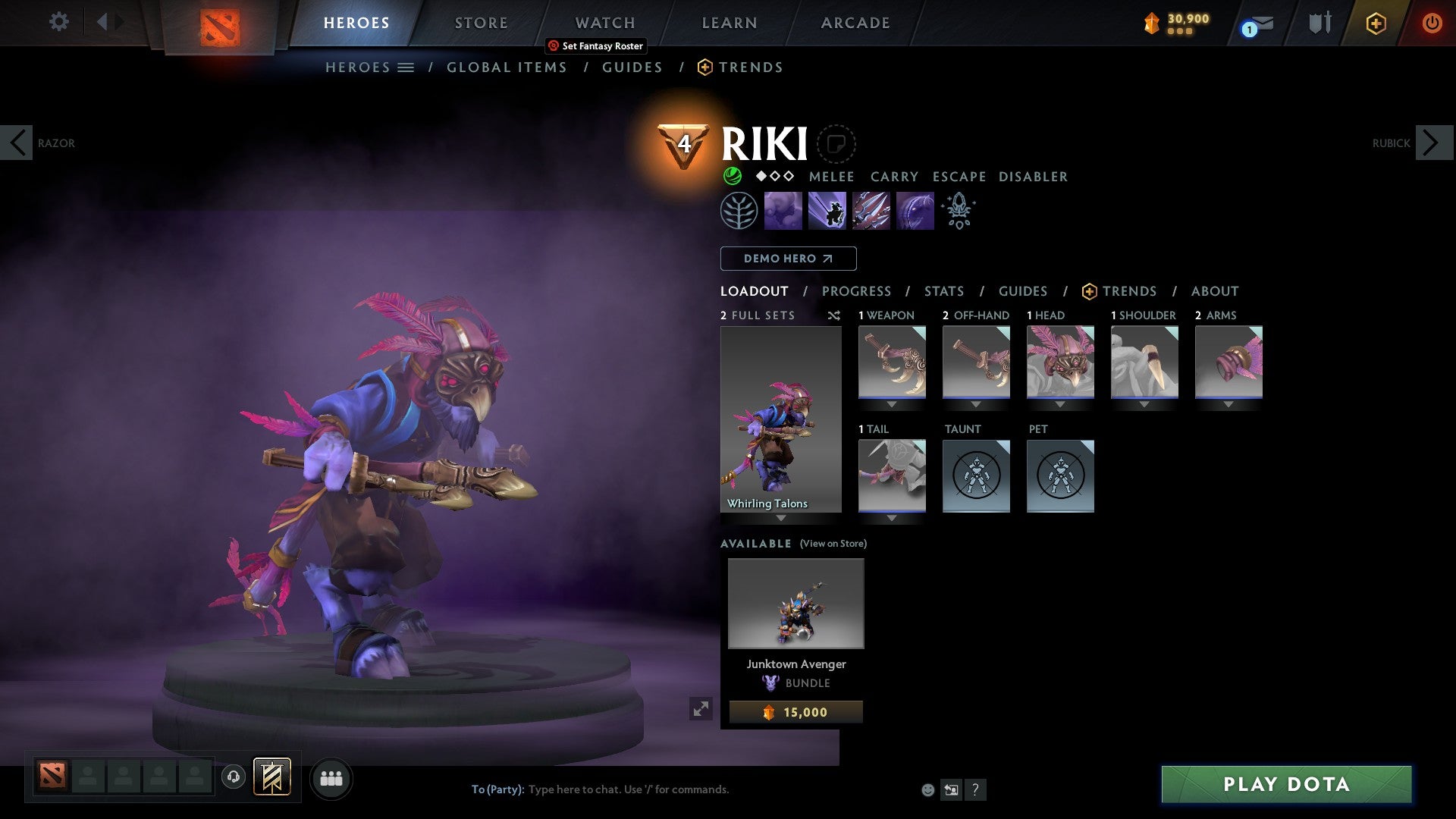View Riki's Tricks of the Trade ultimate icon
1456x819 pixels.
pyautogui.click(x=871, y=211)
